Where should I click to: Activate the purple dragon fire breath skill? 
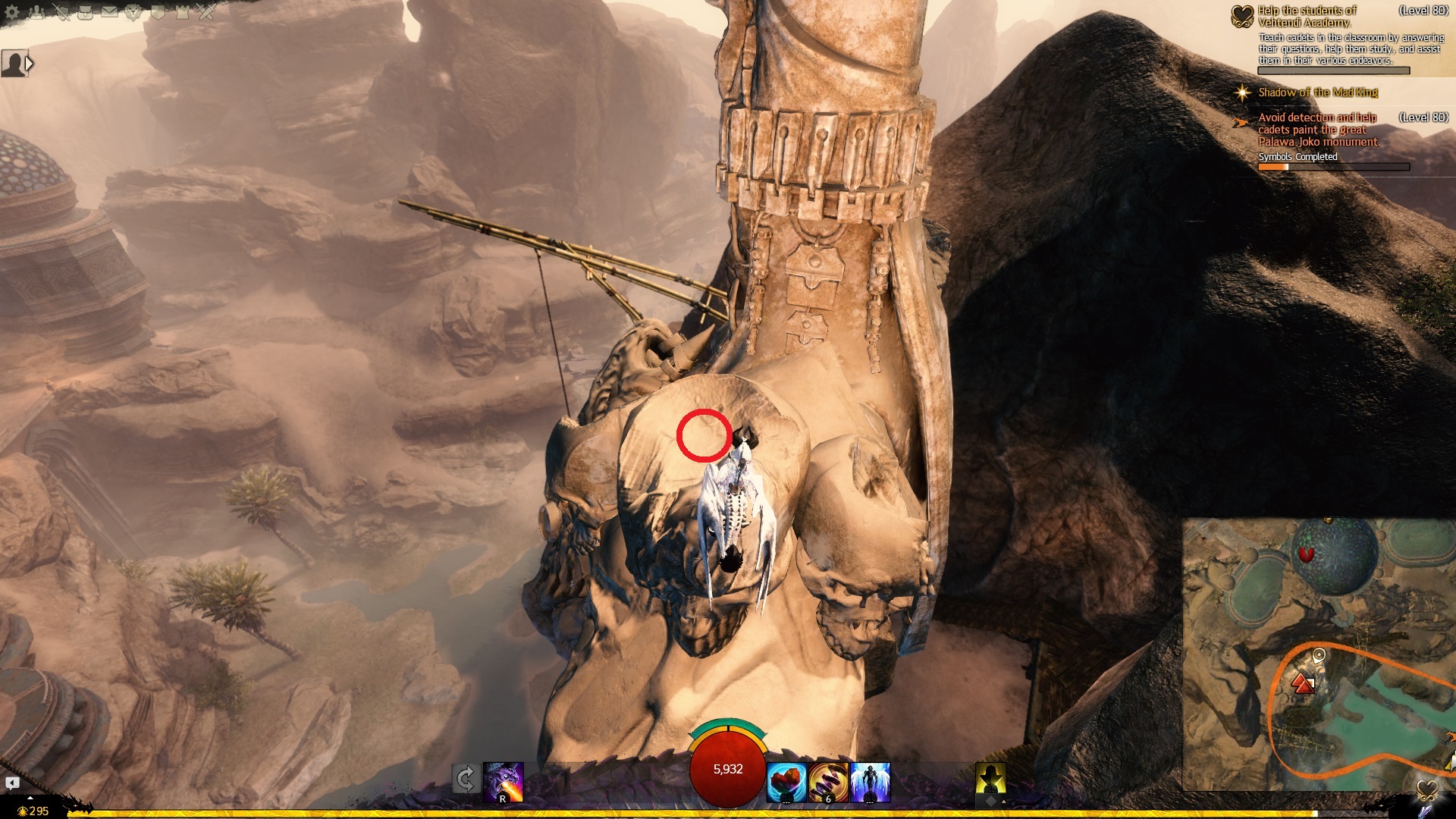click(504, 782)
